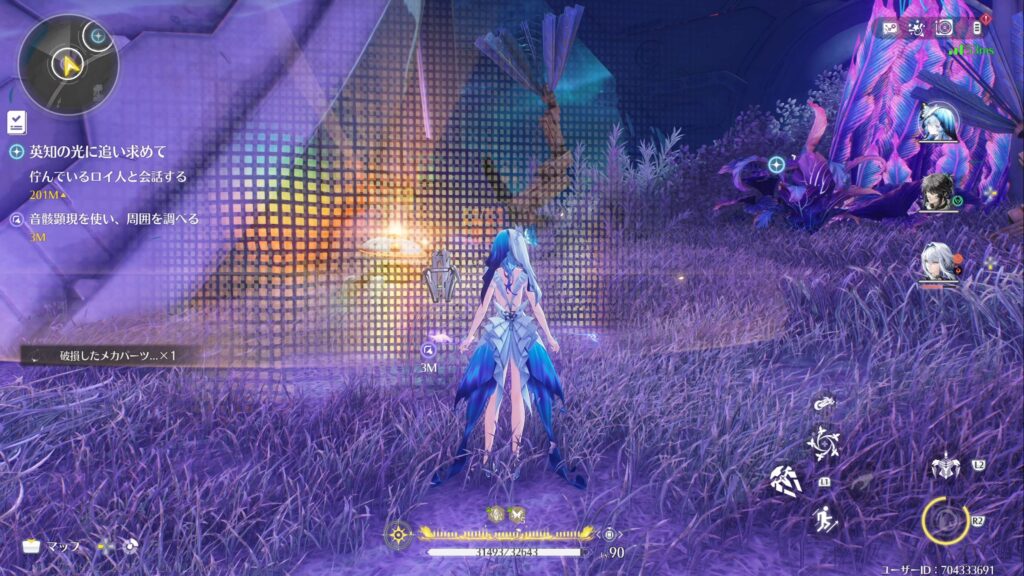The height and width of the screenshot is (576, 1024).
Task: Open the mail envelope icon
Action: (x=890, y=28)
